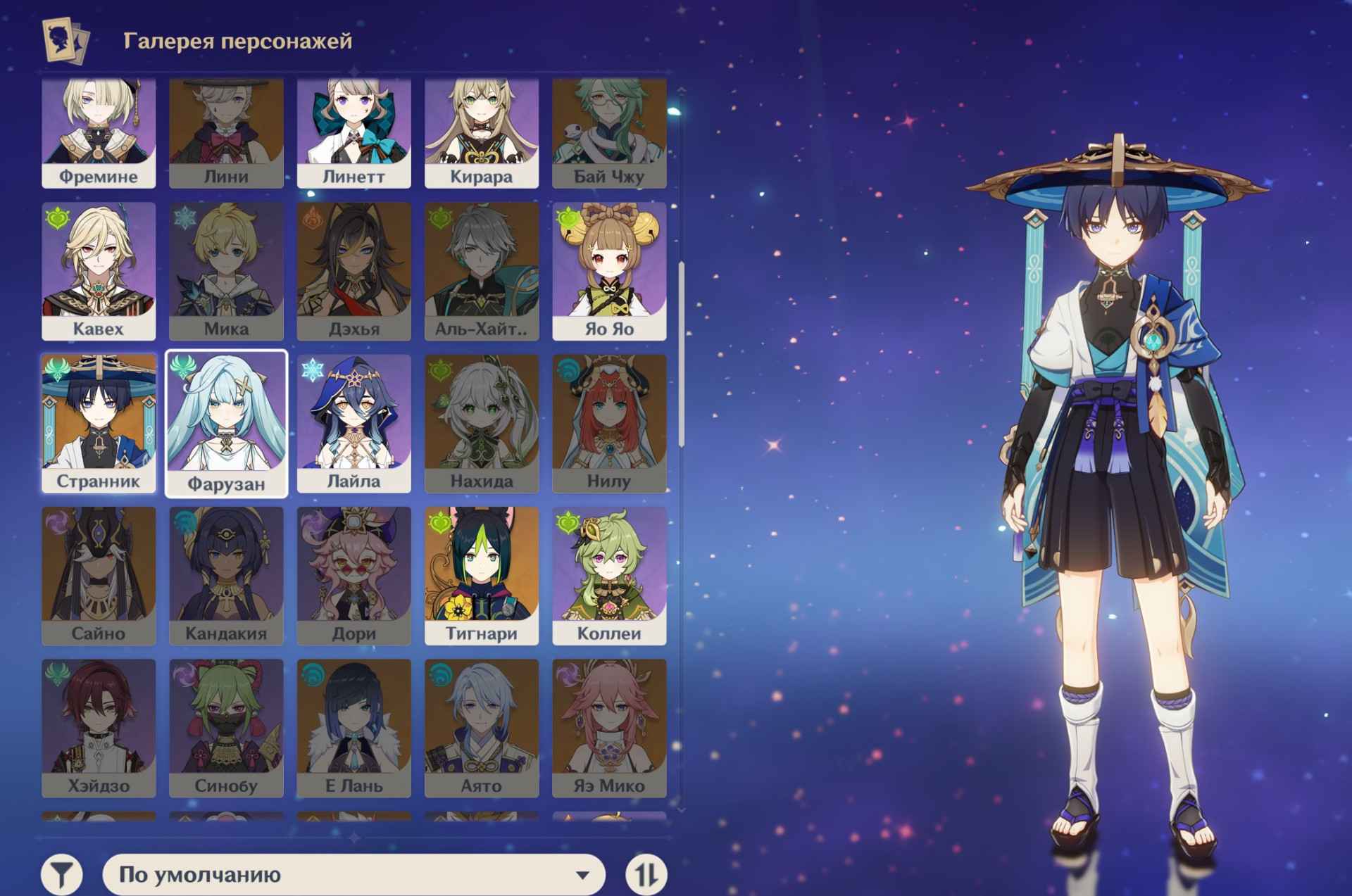Select Аято's character portrait

pos(481,721)
